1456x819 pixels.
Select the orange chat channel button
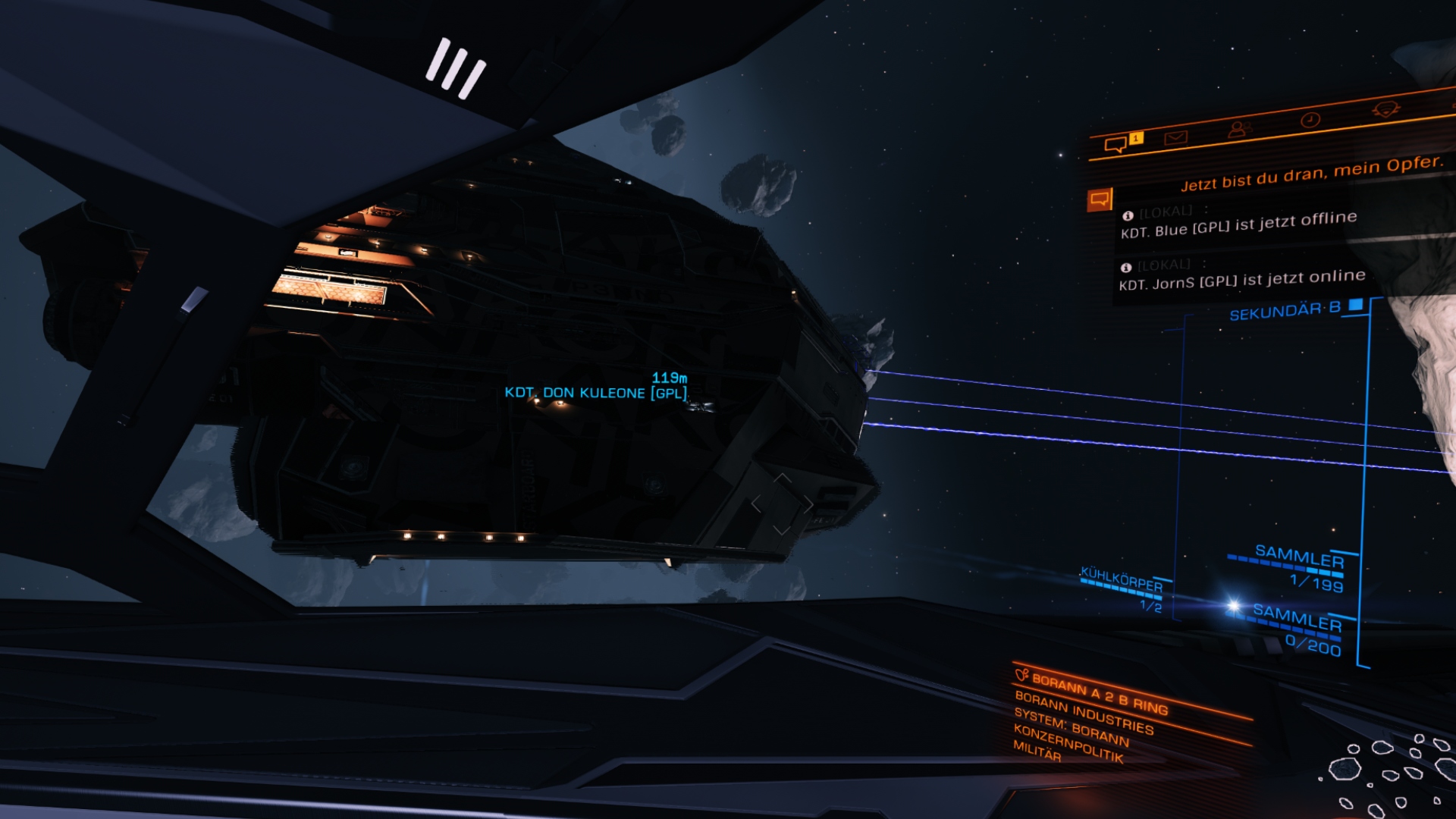tap(1100, 199)
